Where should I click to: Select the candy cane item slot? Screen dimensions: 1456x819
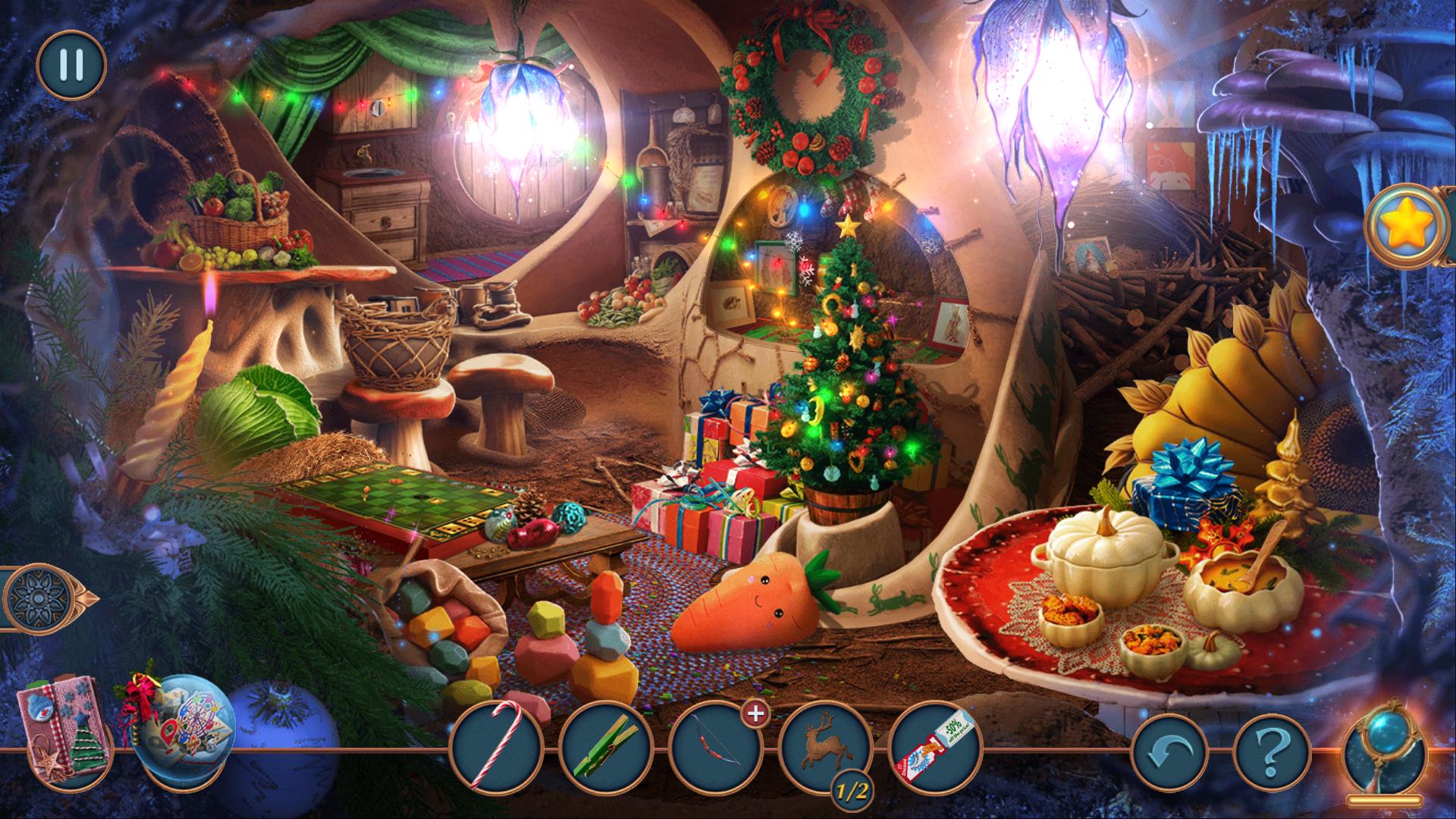[496, 748]
